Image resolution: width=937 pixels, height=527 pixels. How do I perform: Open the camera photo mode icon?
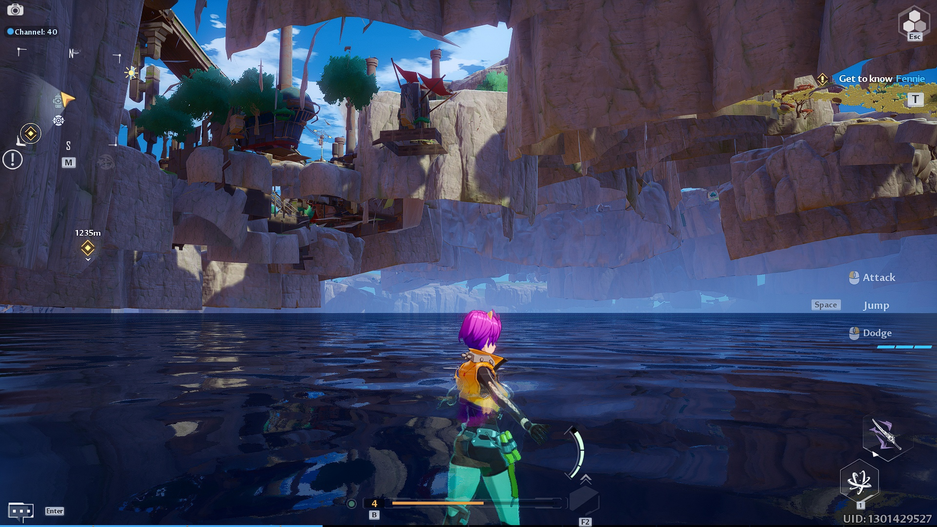(x=15, y=10)
